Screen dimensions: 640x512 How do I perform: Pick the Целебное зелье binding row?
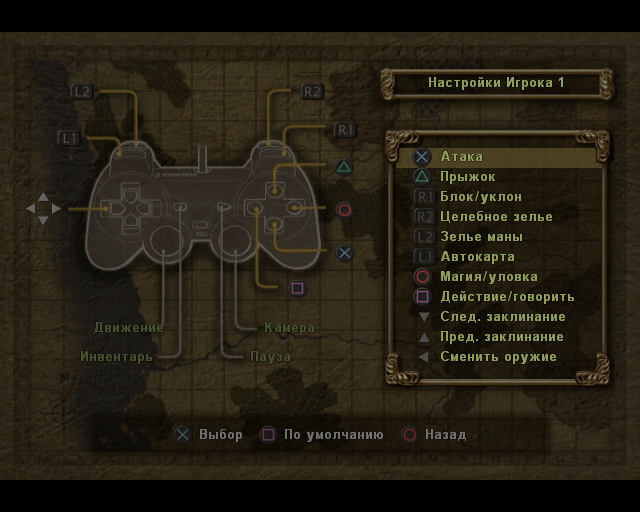pos(496,217)
